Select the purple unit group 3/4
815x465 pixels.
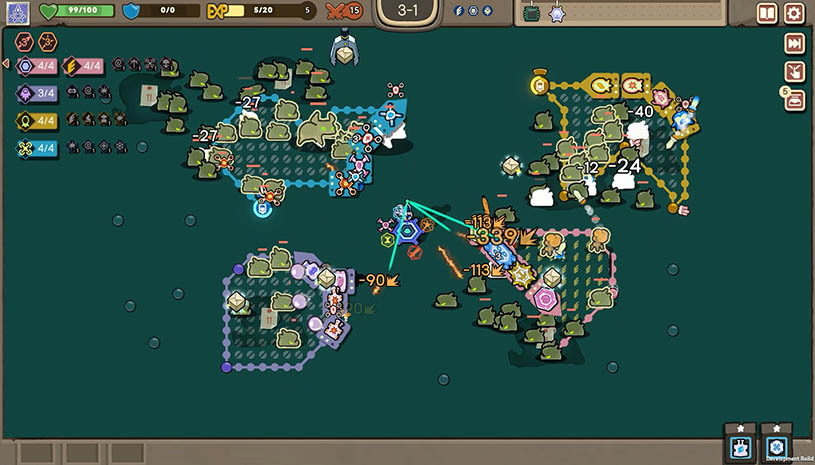[x=37, y=93]
